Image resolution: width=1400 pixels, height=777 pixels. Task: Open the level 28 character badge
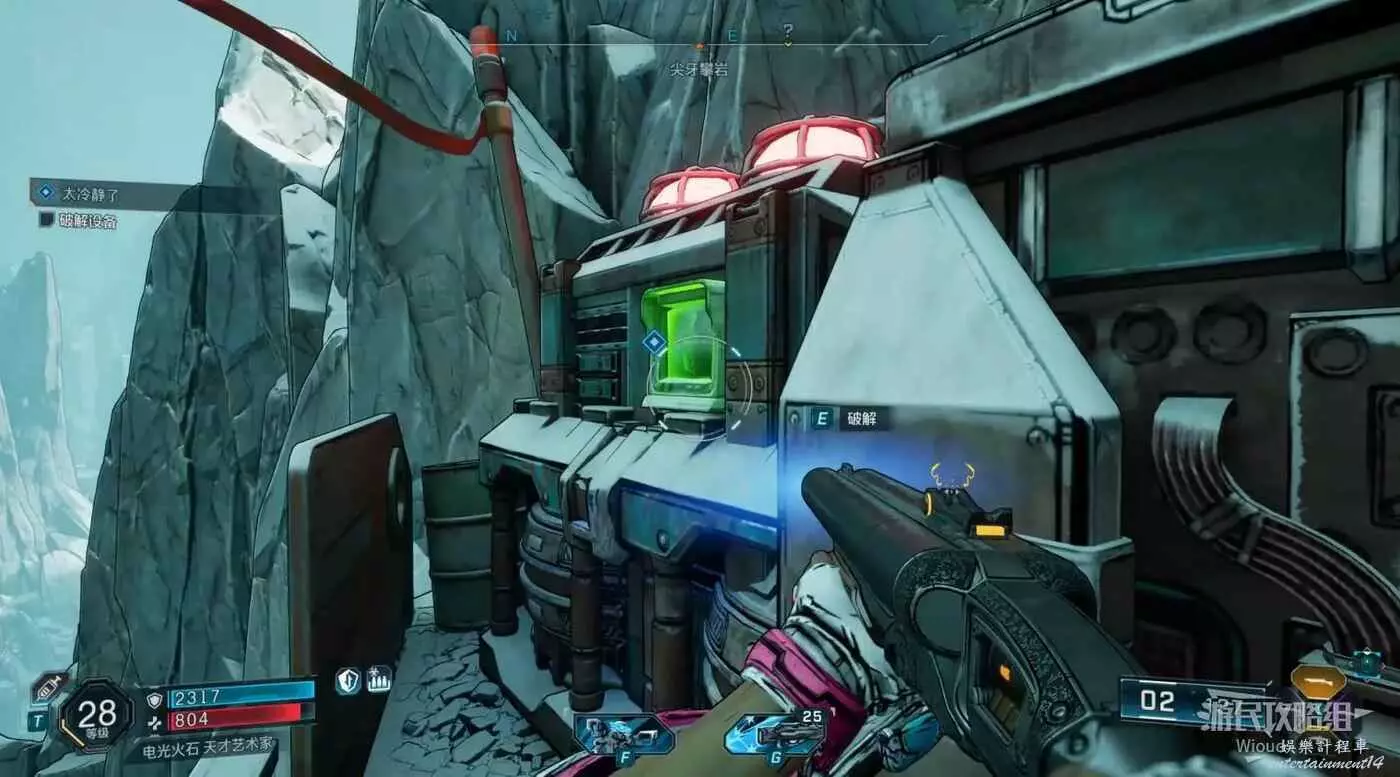96,715
